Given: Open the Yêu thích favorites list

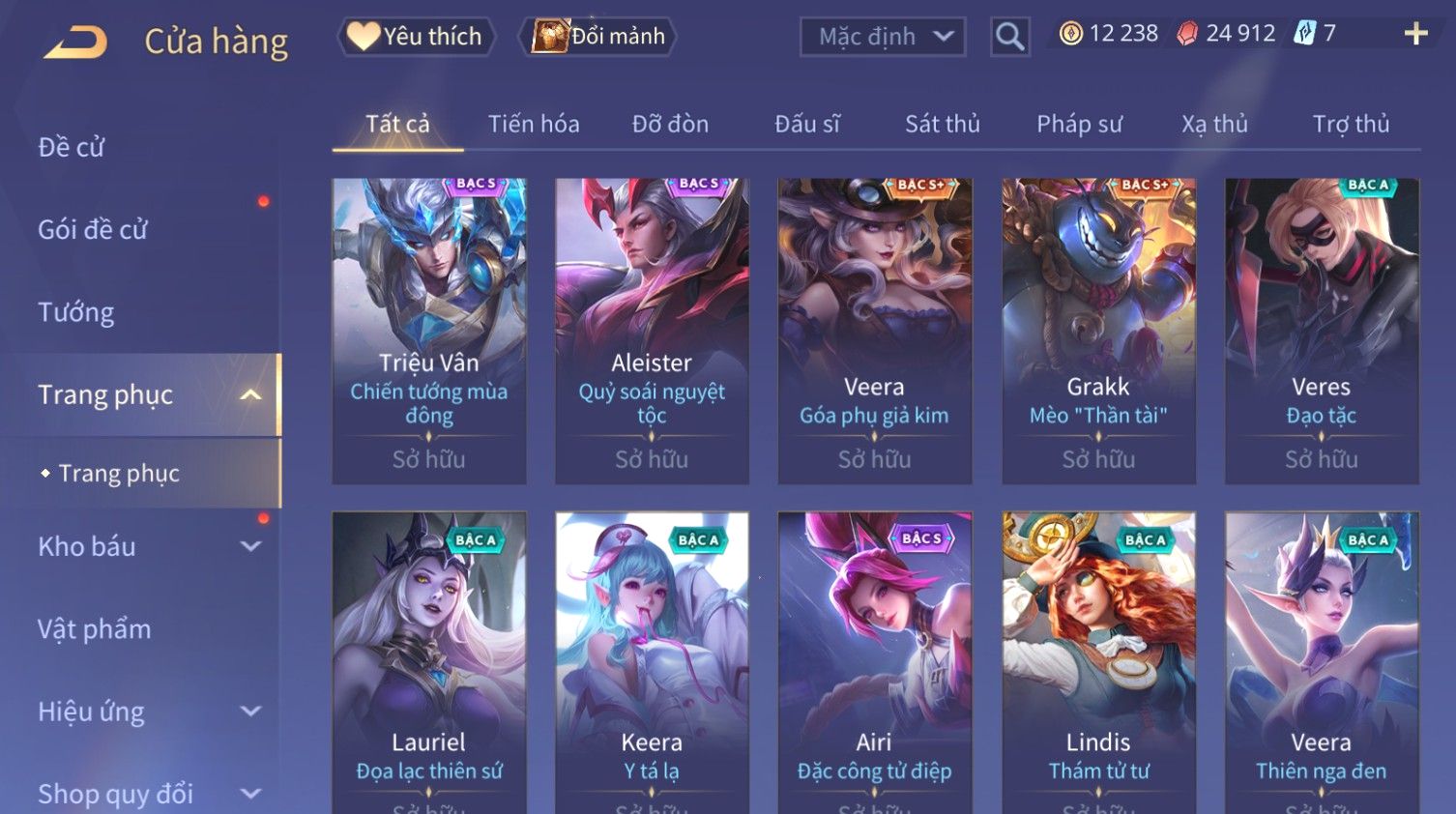Looking at the screenshot, I should point(416,37).
